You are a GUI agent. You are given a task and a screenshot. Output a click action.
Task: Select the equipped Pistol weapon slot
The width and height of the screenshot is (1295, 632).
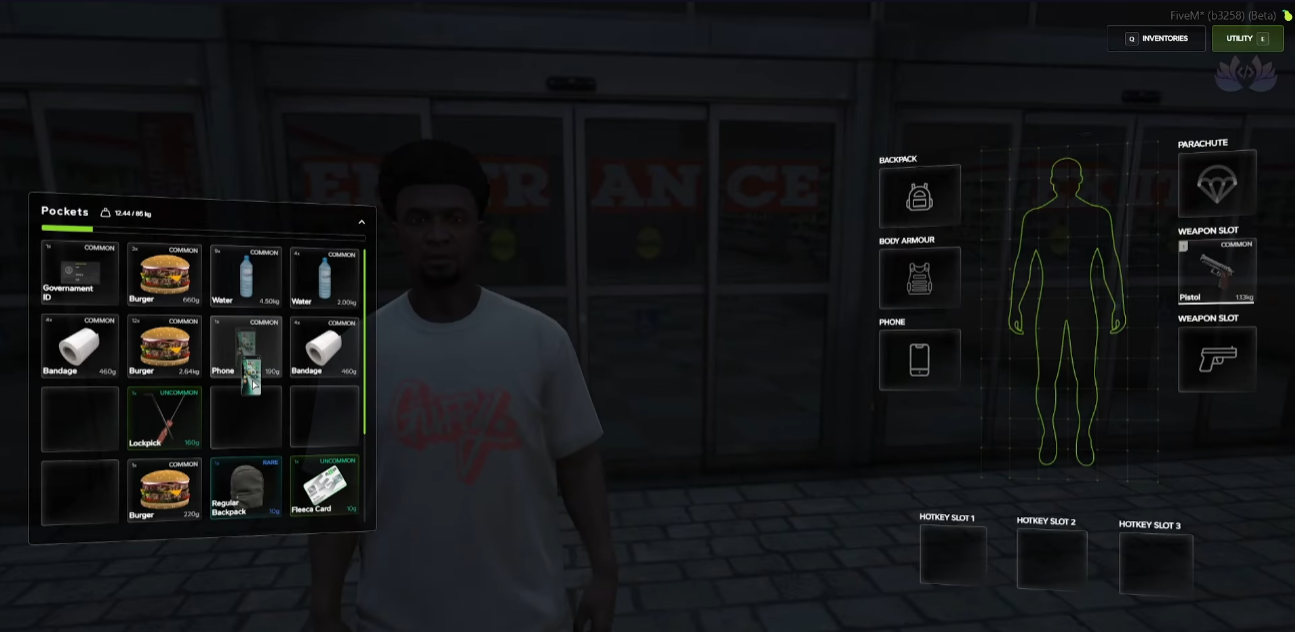[x=1217, y=270]
